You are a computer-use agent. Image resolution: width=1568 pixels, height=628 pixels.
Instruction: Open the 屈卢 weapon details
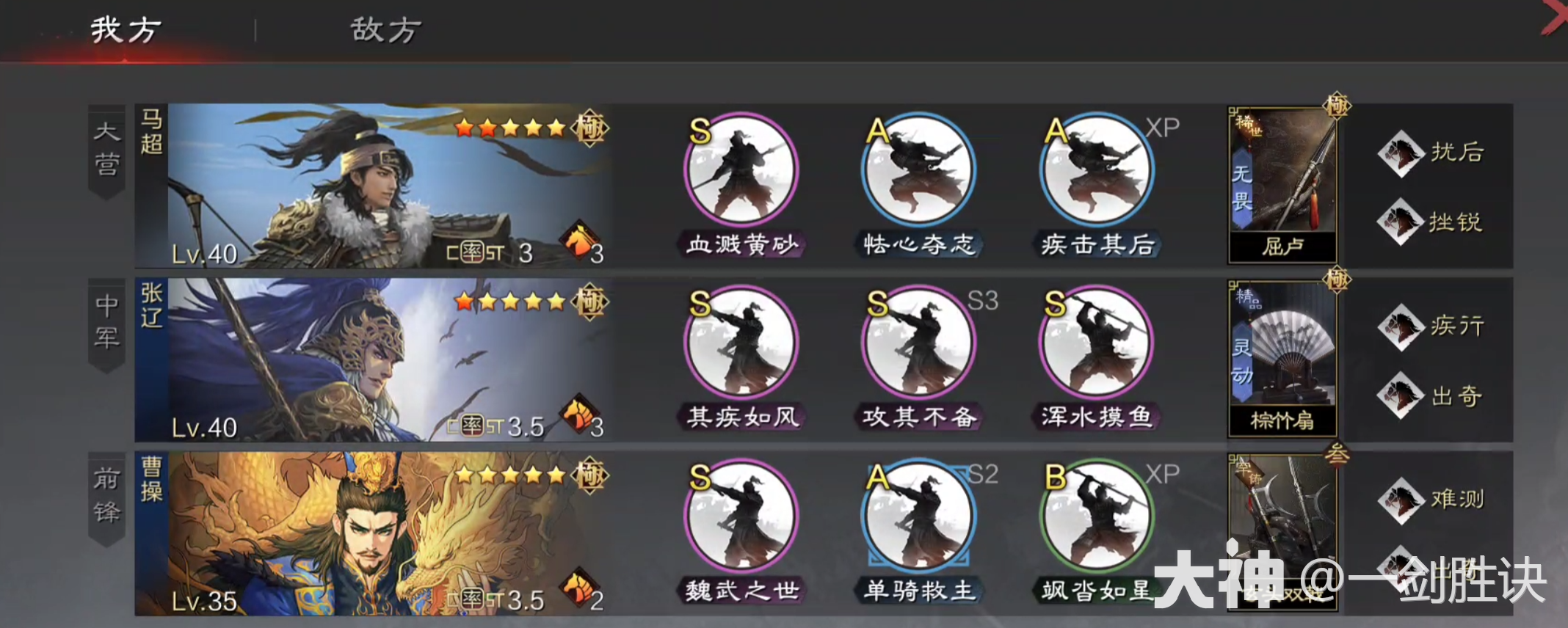coord(1281,187)
